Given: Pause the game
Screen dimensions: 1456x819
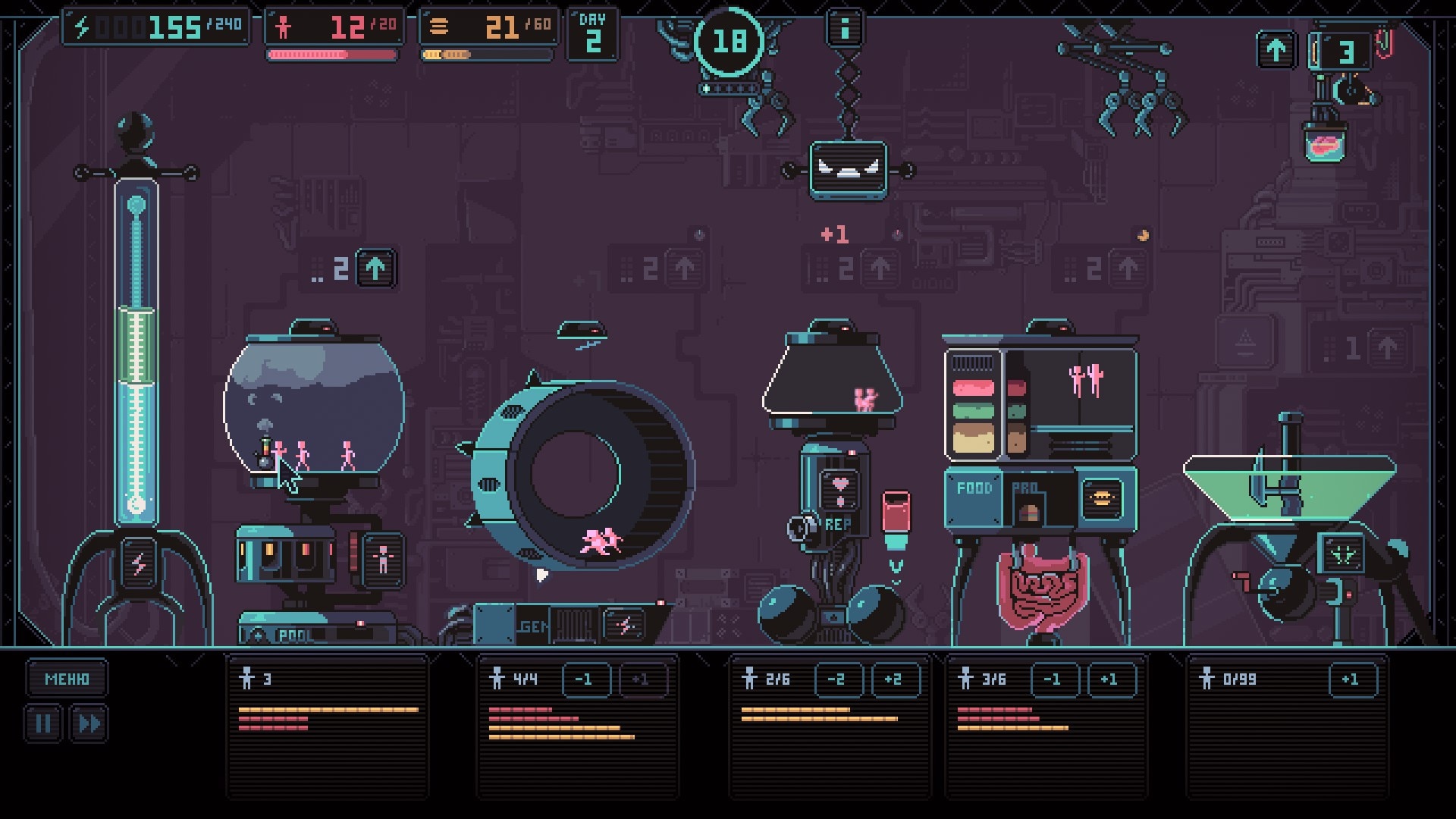Looking at the screenshot, I should (x=43, y=723).
